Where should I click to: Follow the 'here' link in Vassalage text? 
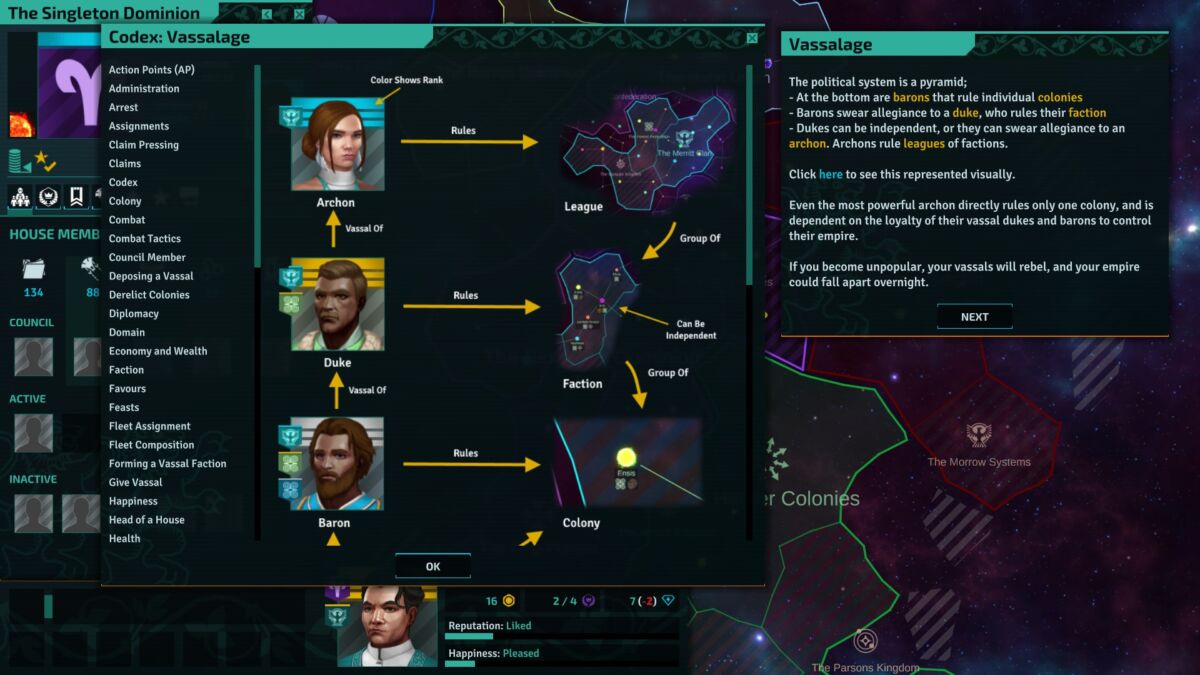(830, 174)
